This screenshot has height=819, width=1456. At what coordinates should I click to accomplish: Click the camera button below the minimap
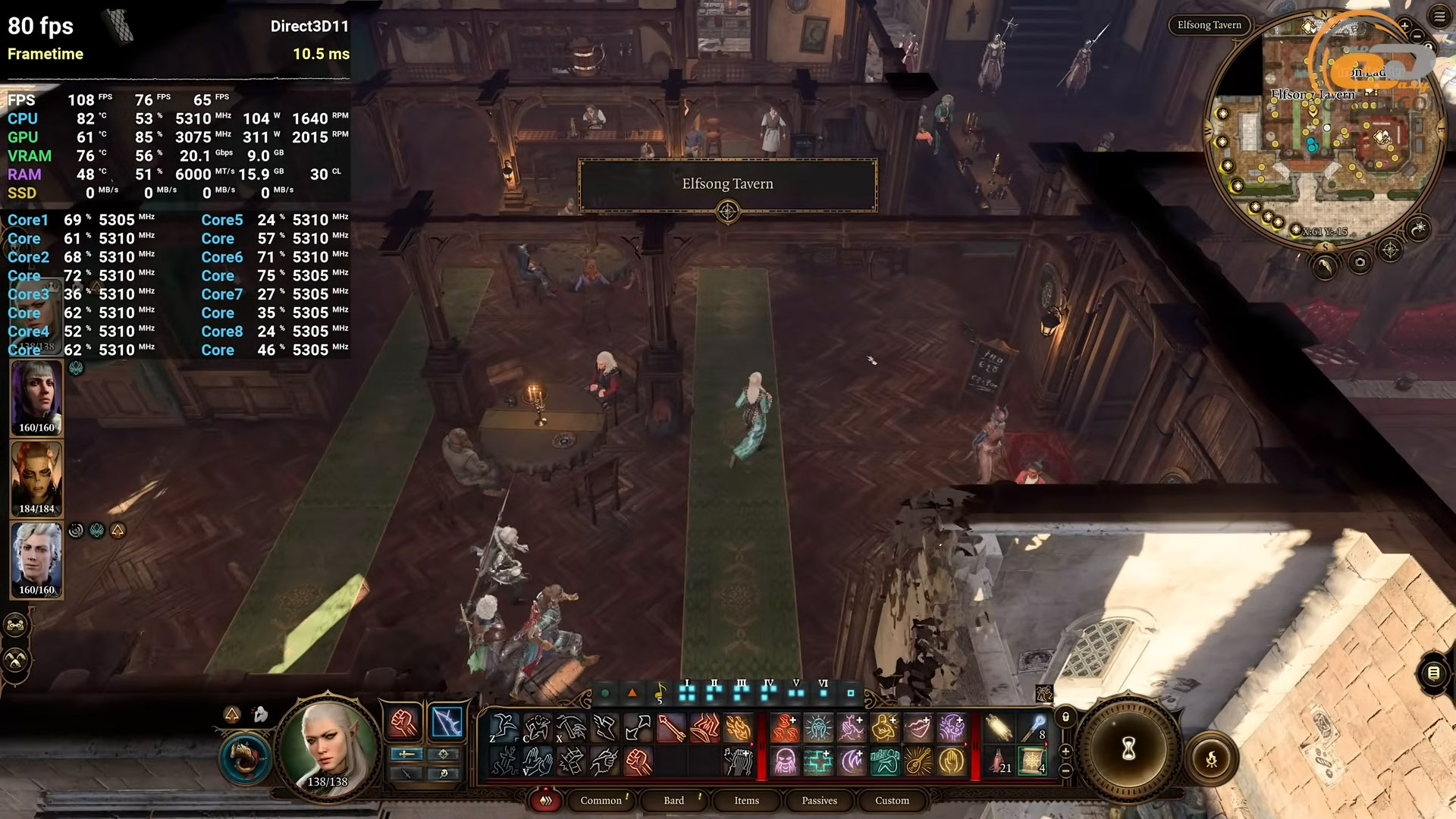(1360, 263)
